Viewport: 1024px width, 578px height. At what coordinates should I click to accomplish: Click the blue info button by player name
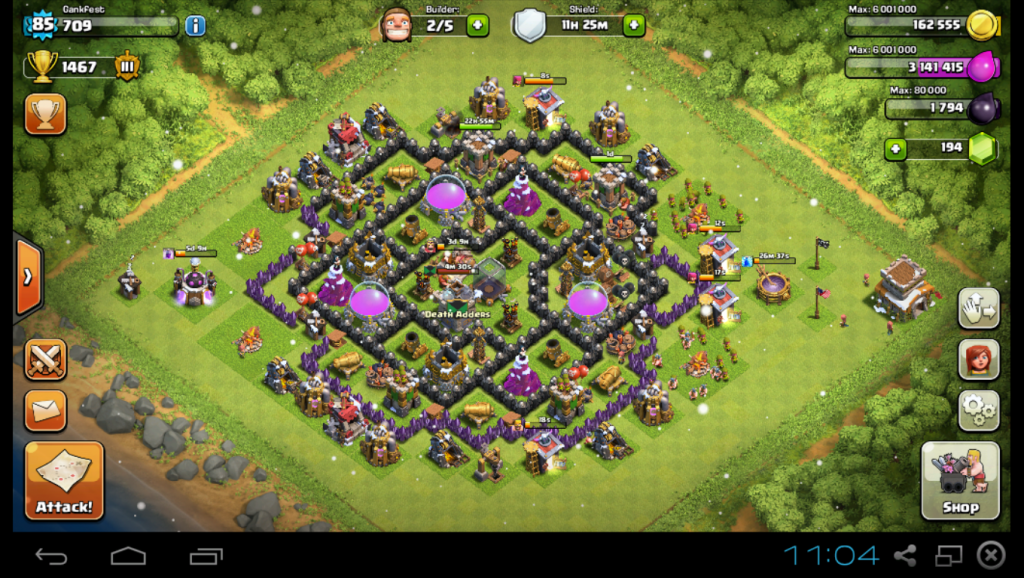(x=195, y=25)
